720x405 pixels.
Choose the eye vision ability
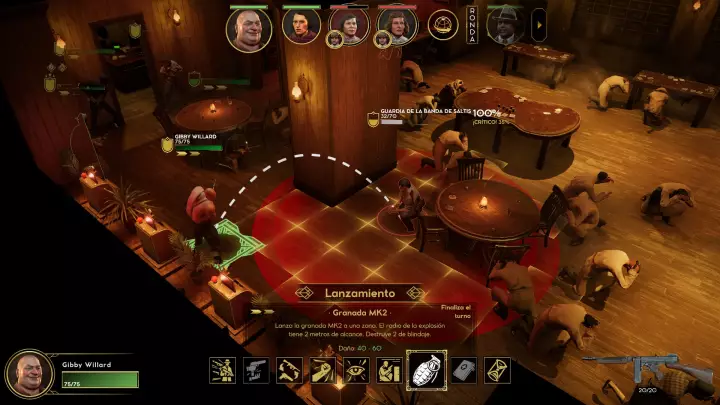pos(355,371)
